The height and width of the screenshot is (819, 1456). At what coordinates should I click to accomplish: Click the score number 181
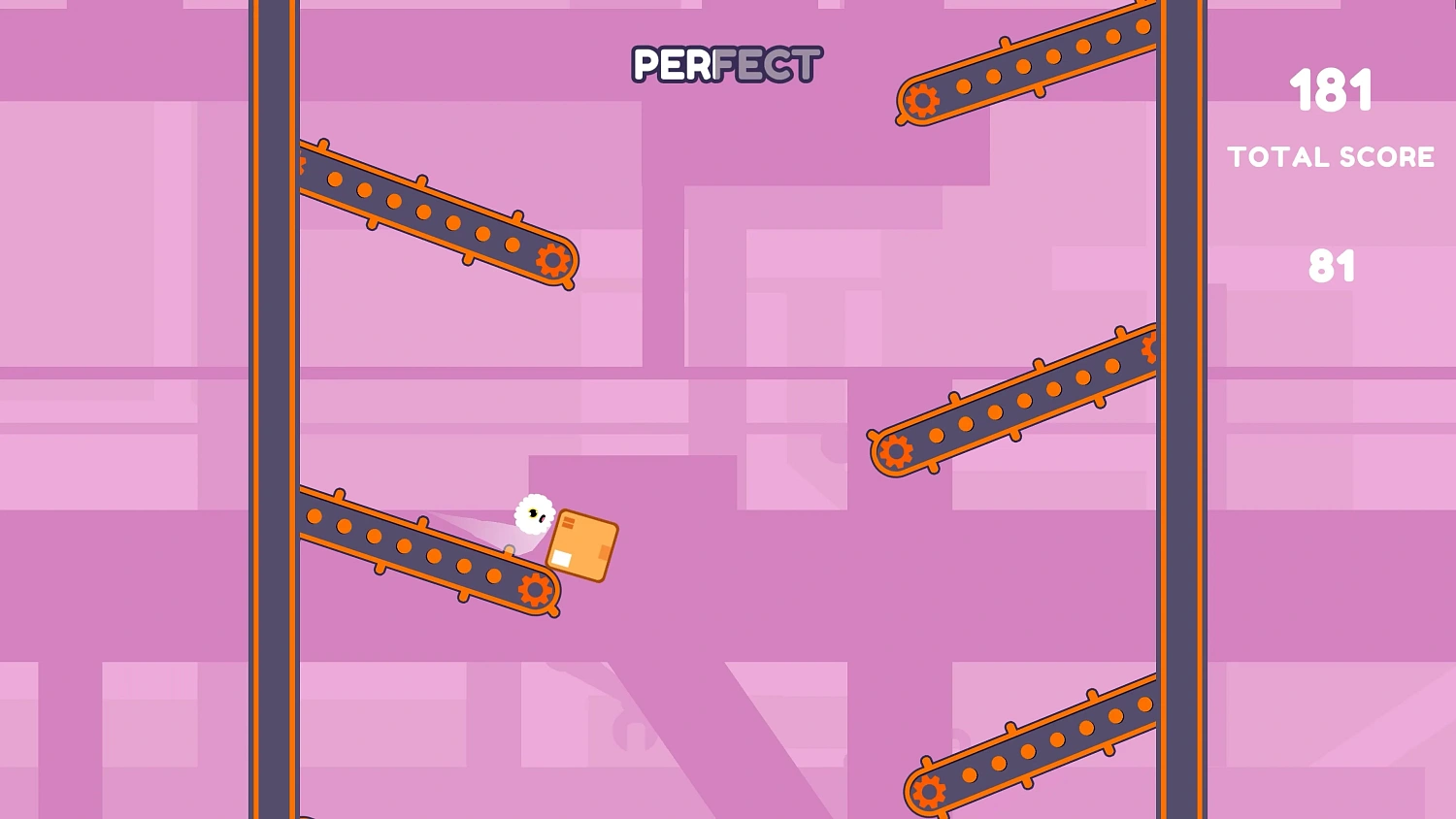(1334, 90)
